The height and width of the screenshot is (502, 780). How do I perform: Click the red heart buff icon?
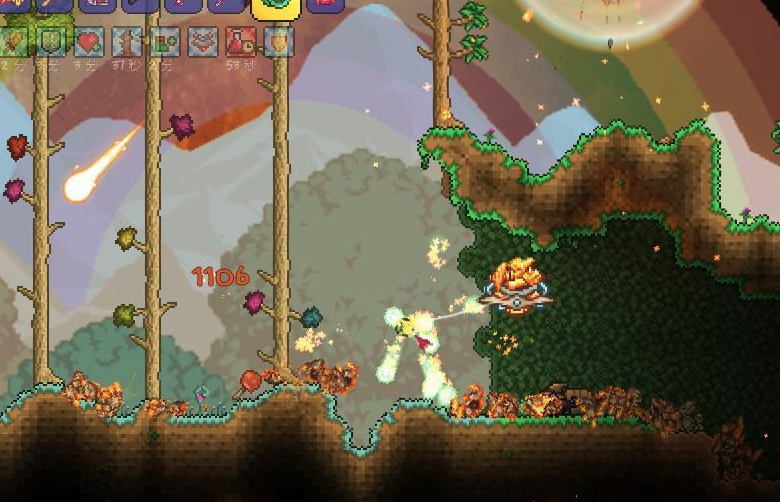(x=89, y=42)
